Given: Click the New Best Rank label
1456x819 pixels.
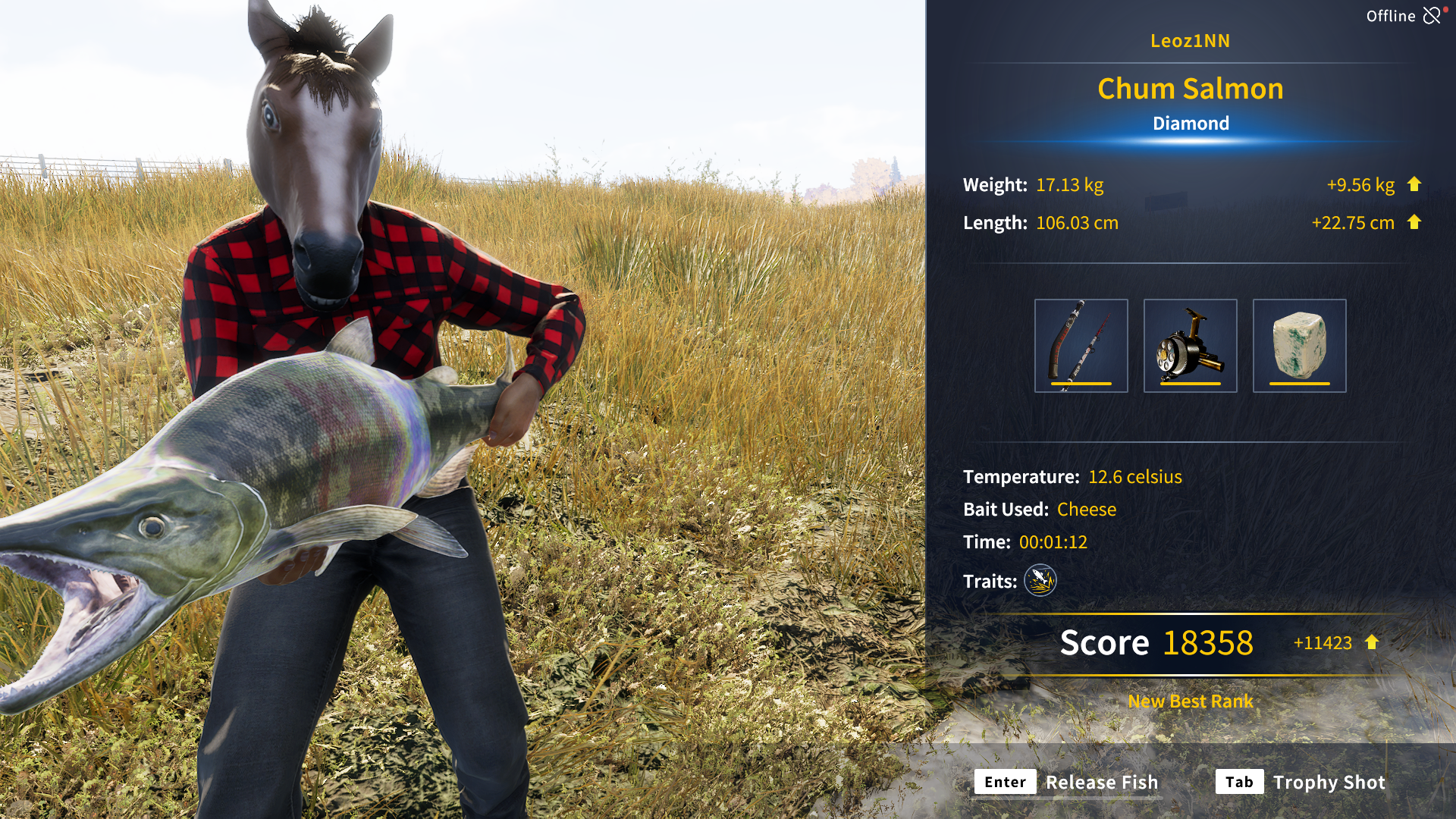Looking at the screenshot, I should pyautogui.click(x=1190, y=701).
